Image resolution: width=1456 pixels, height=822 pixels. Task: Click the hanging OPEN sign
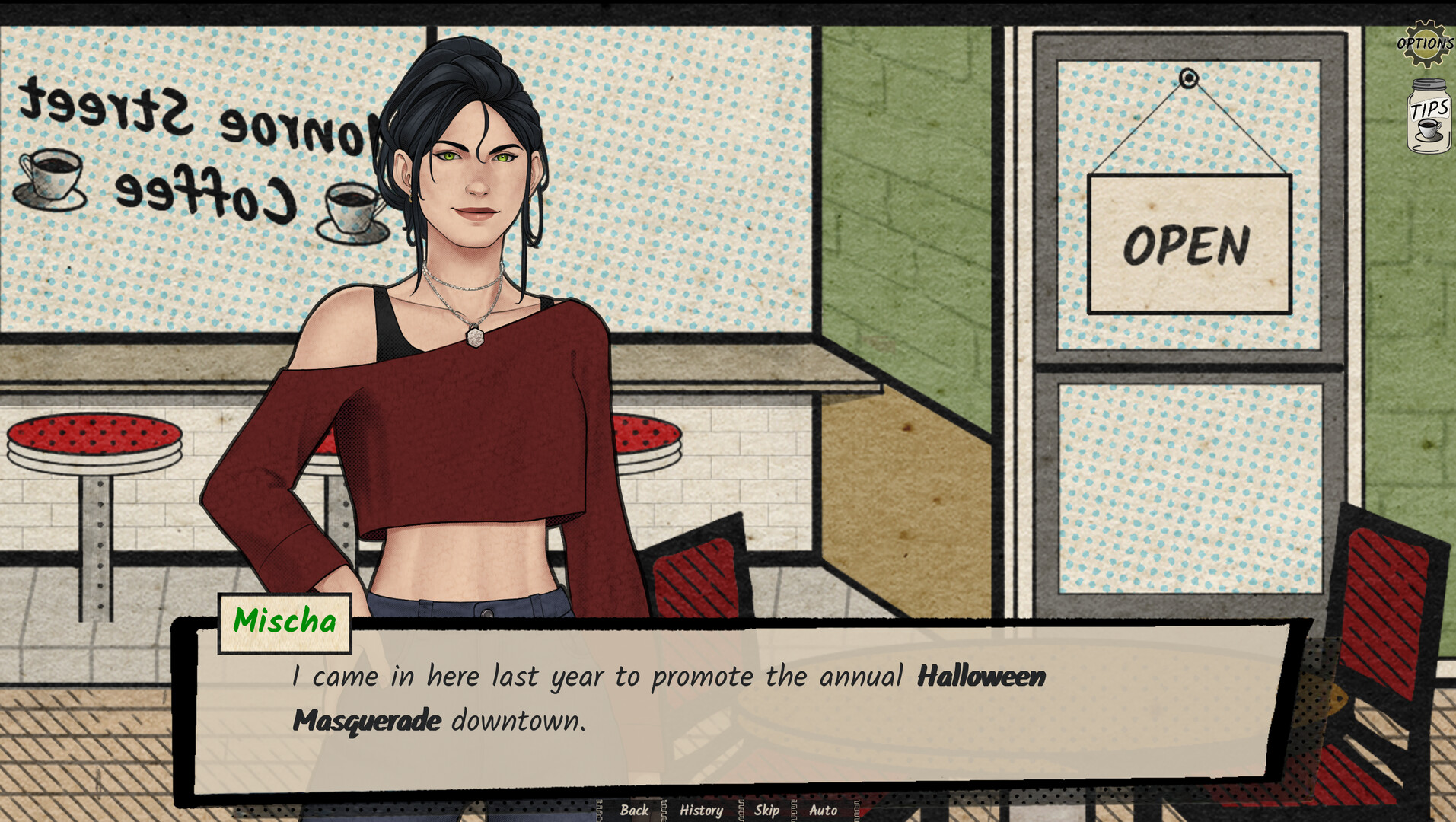tap(1190, 242)
